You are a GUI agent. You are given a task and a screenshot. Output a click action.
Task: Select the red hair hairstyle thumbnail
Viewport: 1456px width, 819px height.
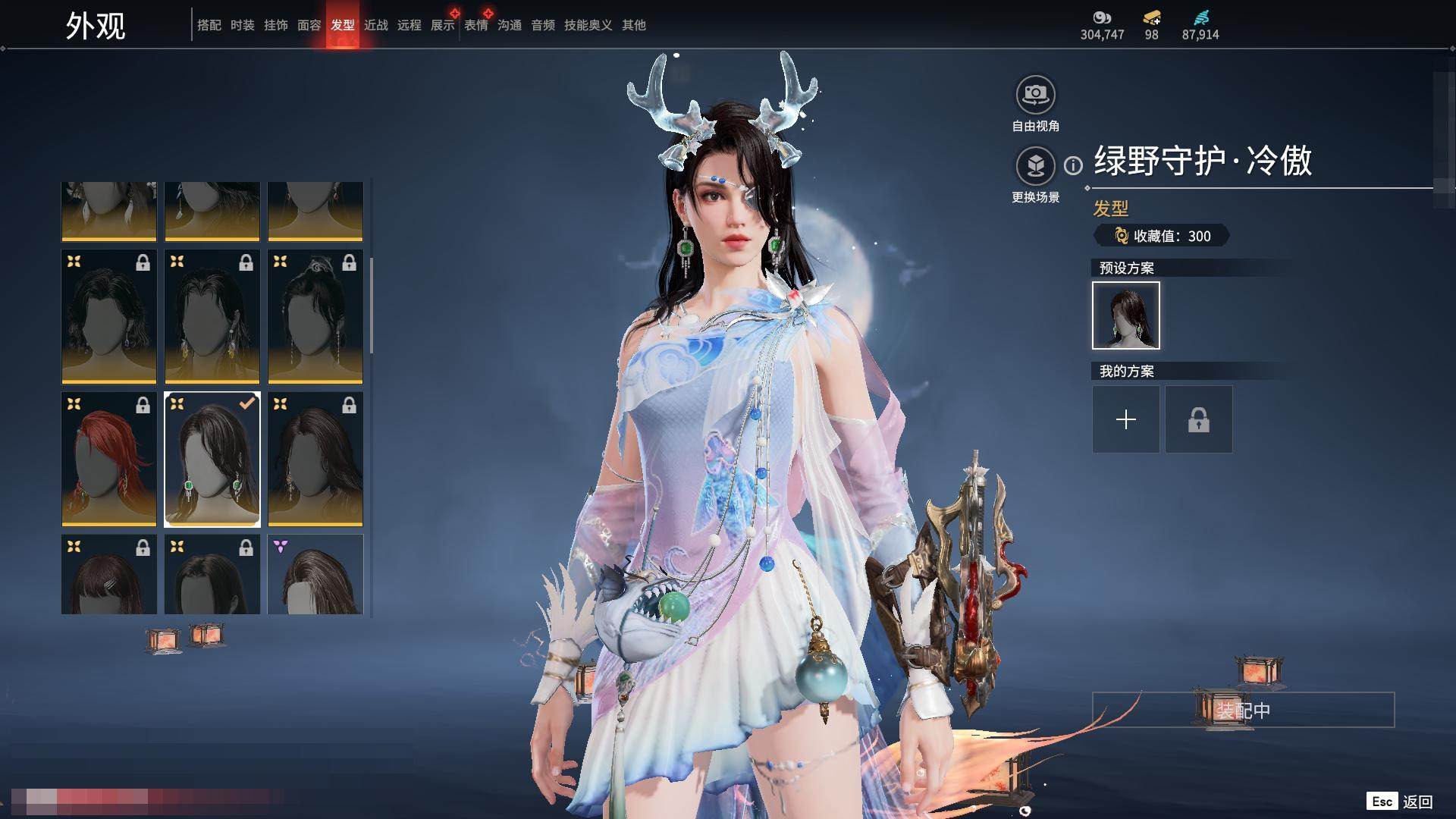109,460
